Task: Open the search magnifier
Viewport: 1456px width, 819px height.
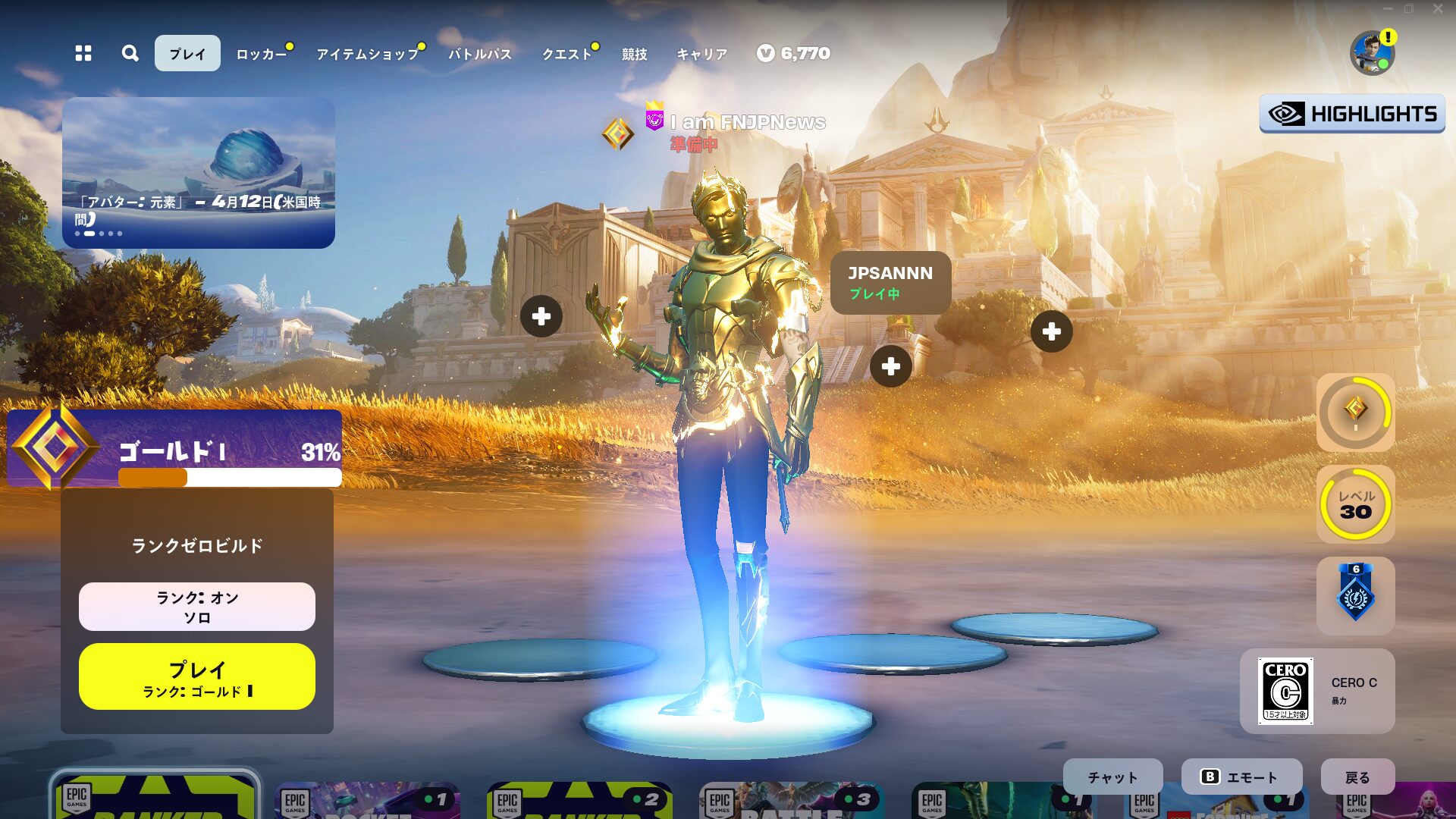Action: [x=130, y=53]
